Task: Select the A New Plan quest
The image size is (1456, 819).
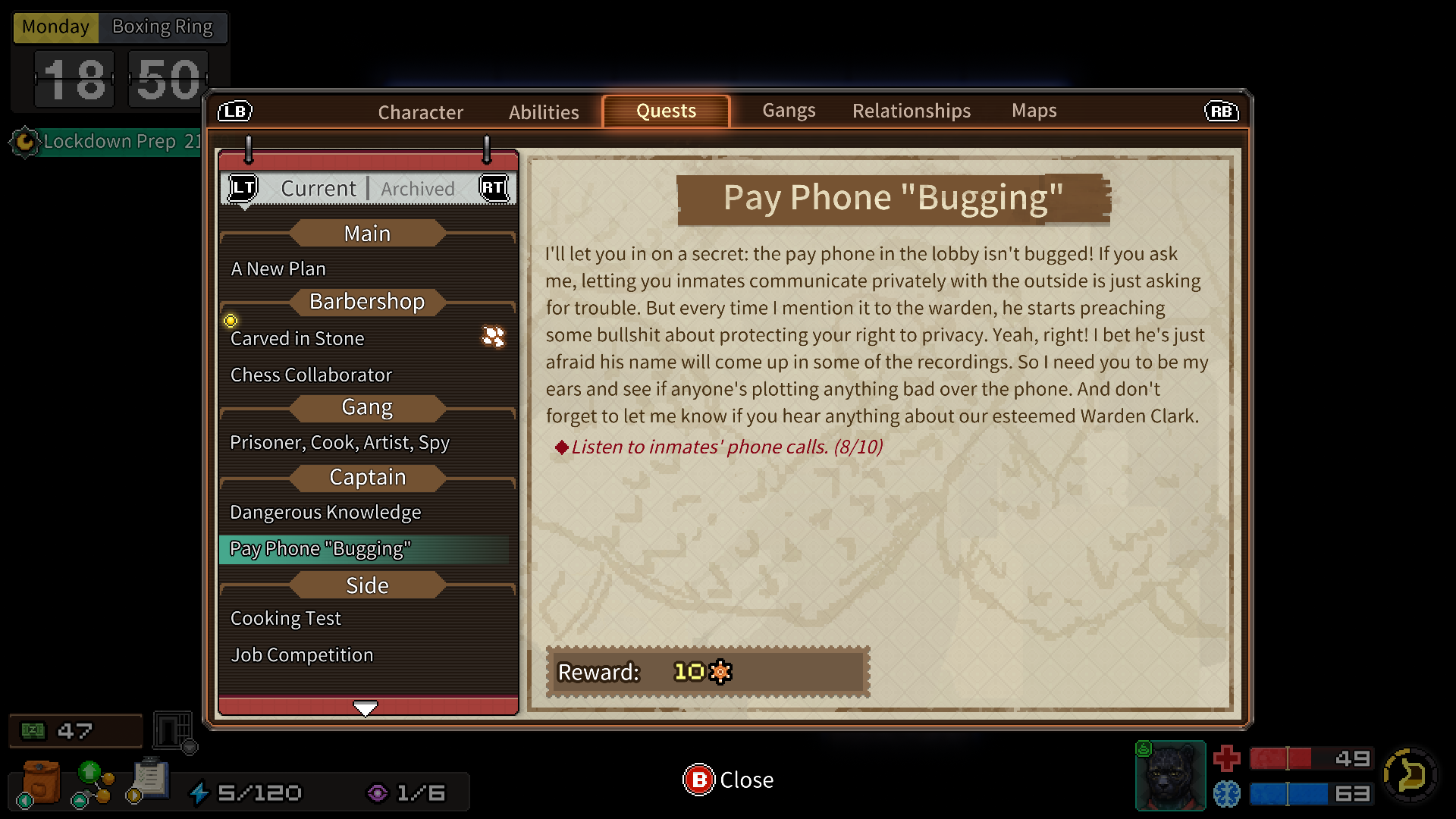Action: (278, 269)
